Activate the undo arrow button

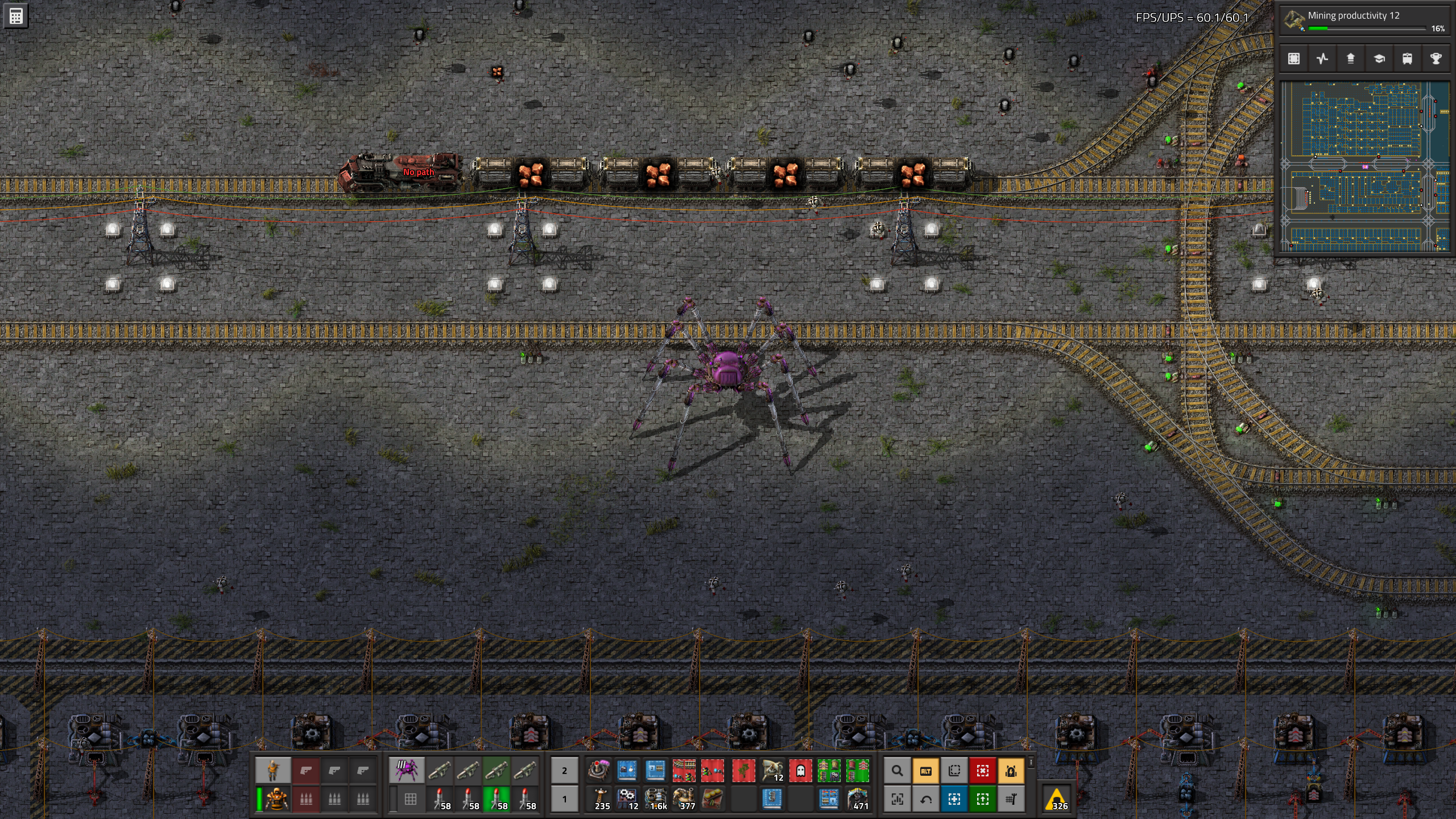(925, 799)
